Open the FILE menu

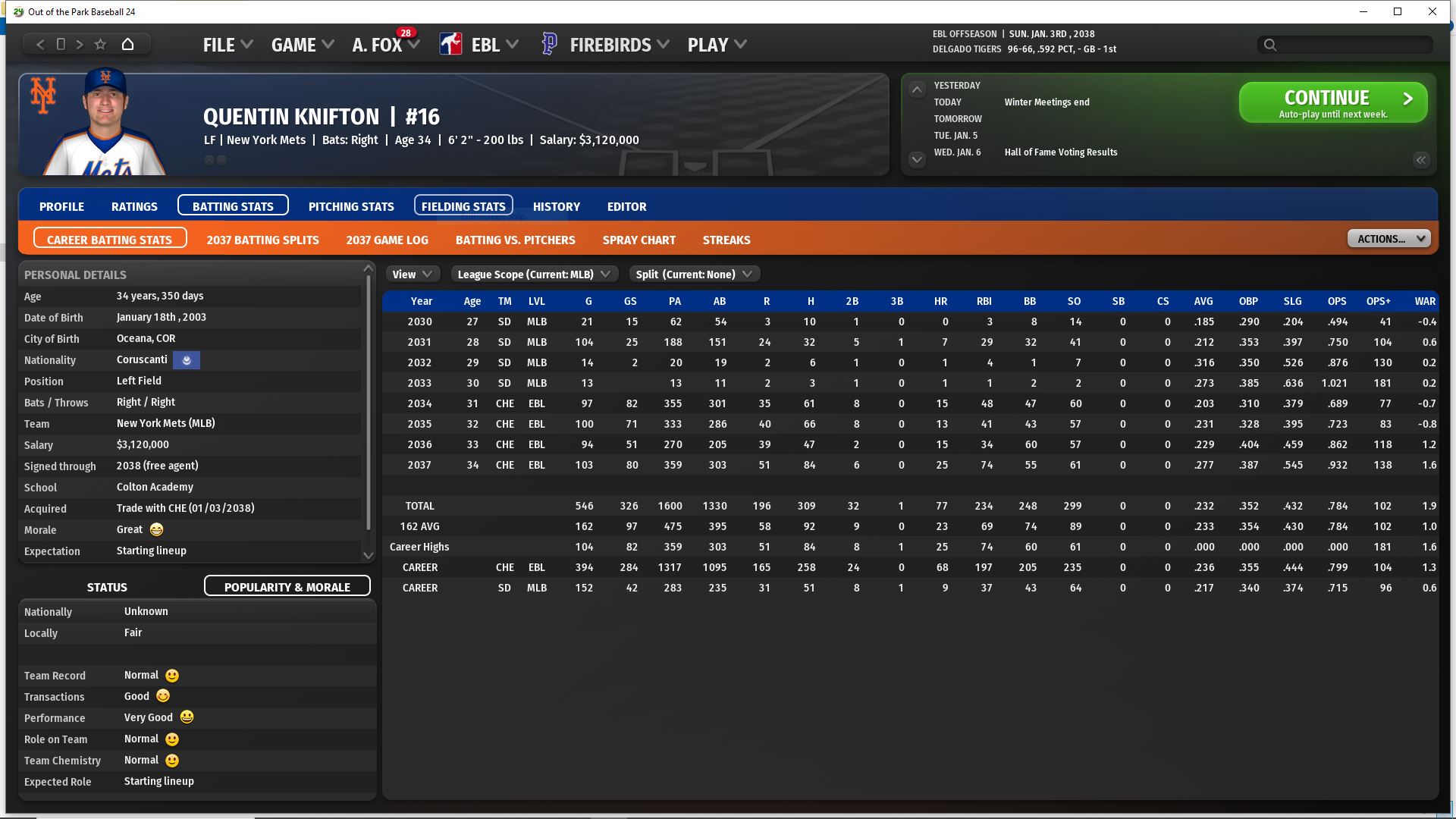pos(227,45)
